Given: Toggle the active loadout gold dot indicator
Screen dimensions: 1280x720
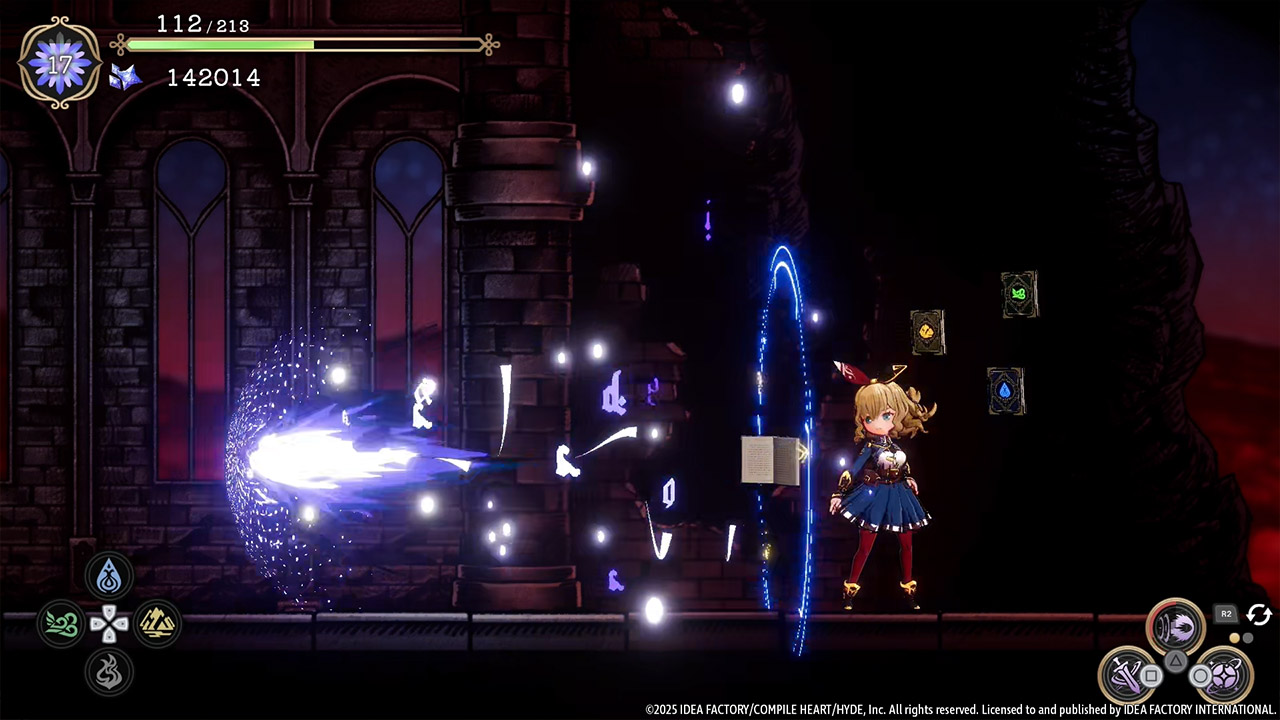Looking at the screenshot, I should [1234, 637].
